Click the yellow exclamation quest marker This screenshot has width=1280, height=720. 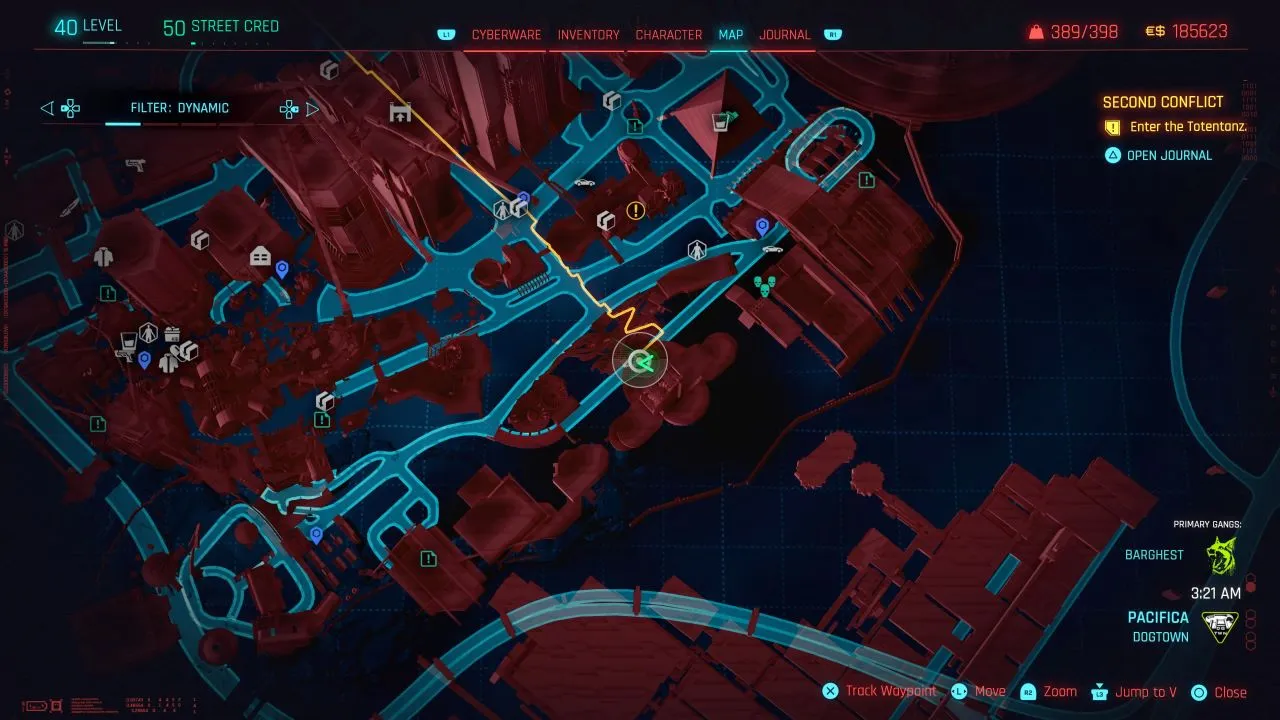[x=634, y=212]
